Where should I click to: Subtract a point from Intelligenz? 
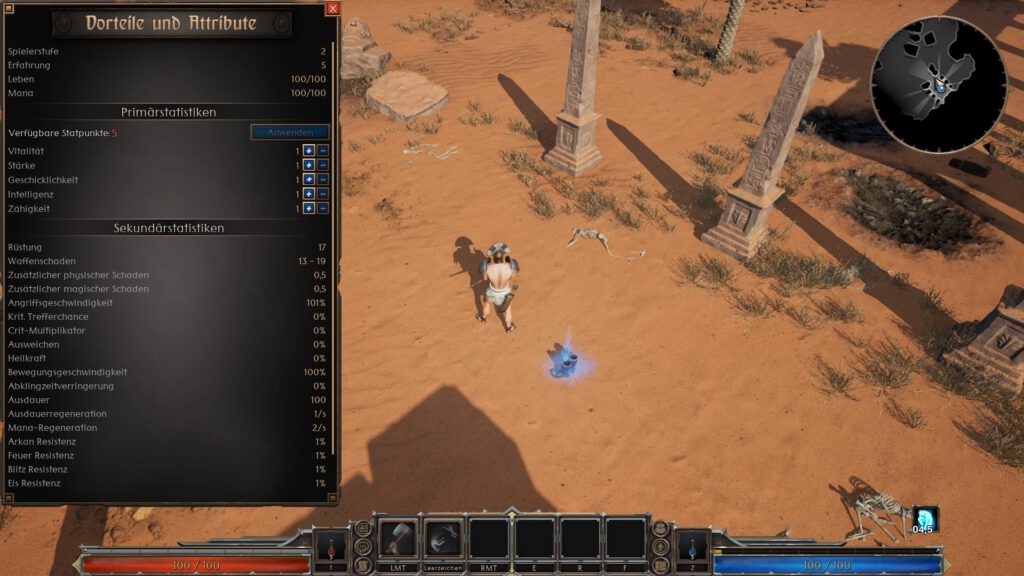click(323, 194)
